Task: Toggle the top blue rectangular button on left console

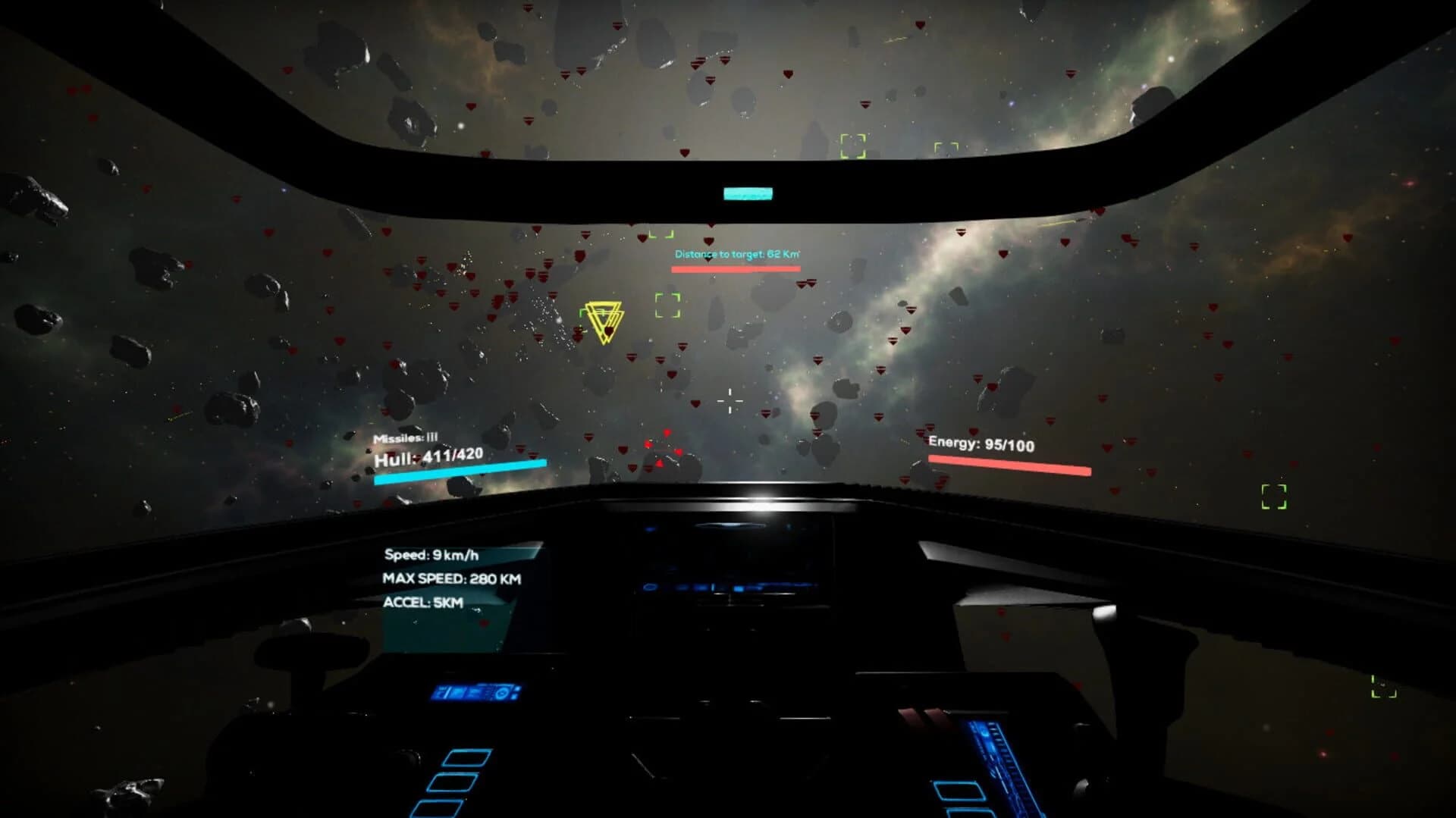Action: [x=466, y=758]
